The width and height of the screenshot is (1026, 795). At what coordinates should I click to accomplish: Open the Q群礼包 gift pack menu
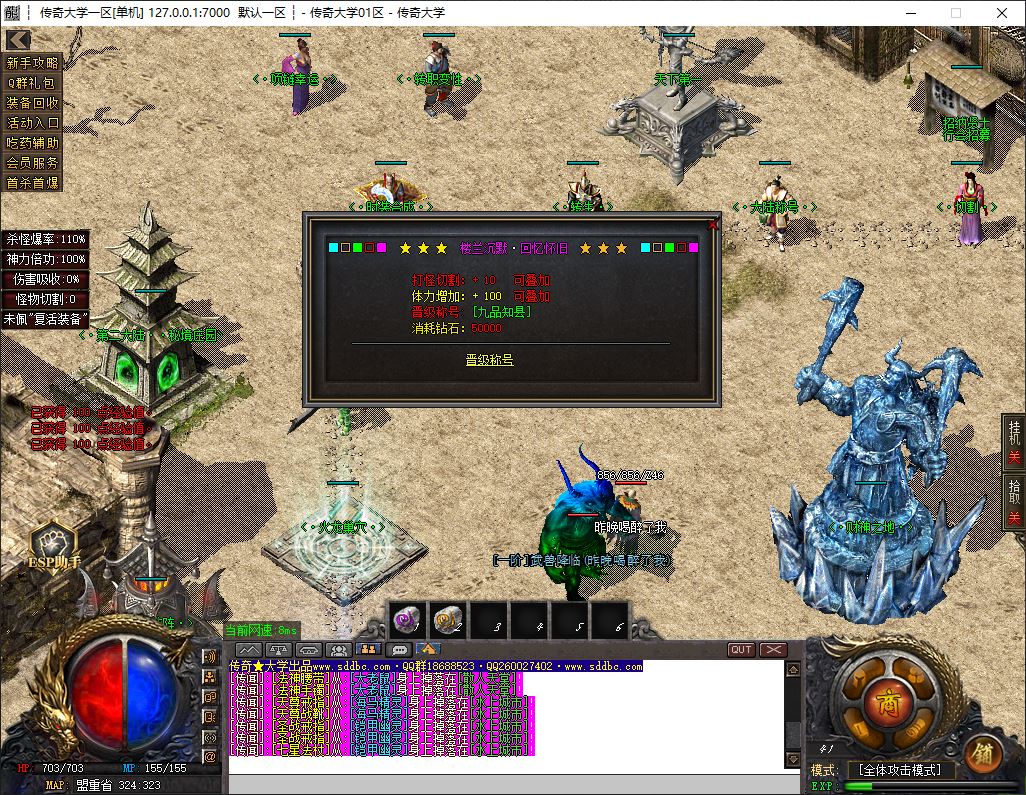point(33,83)
